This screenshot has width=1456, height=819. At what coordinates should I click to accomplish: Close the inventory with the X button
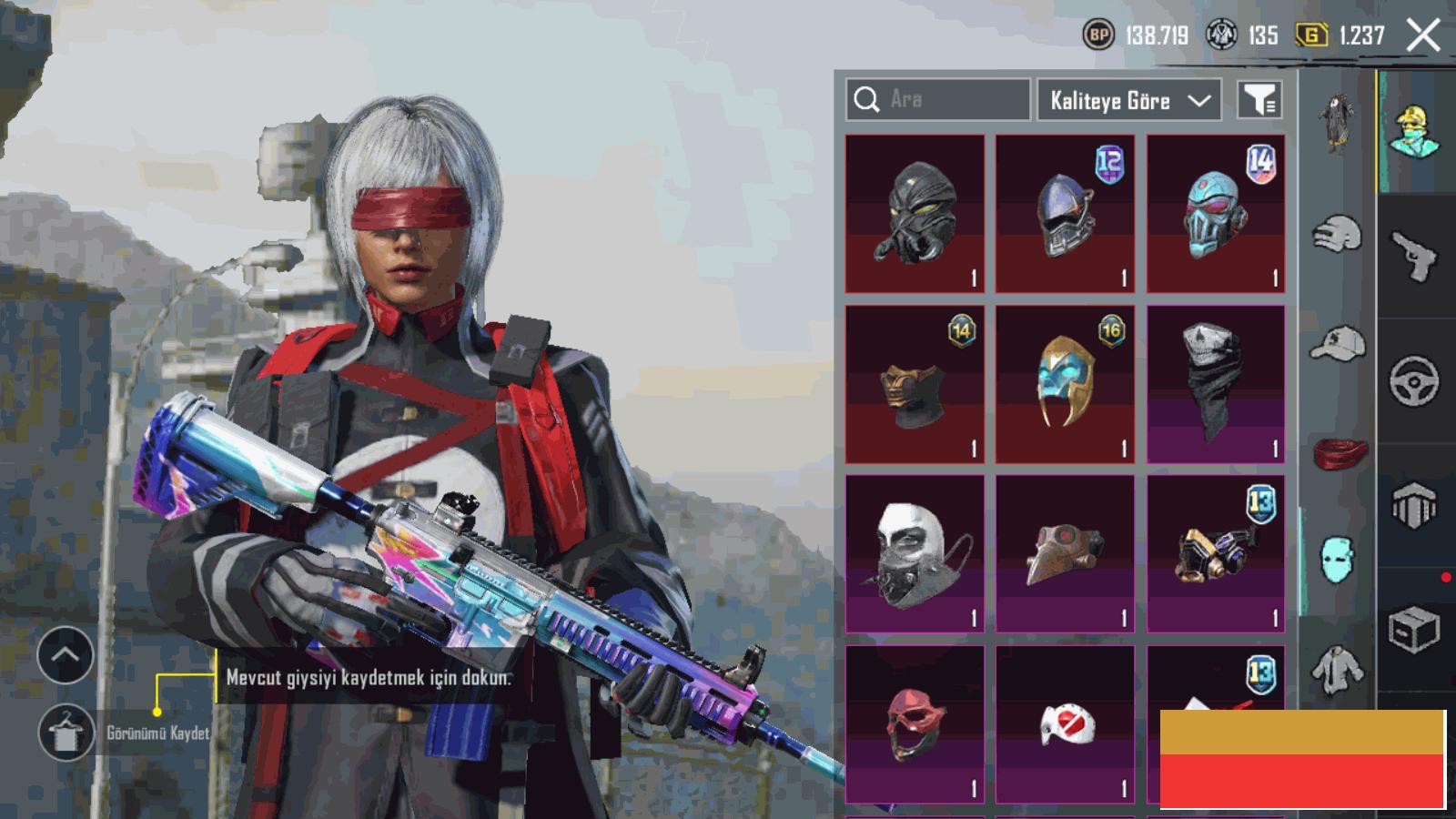point(1422,35)
